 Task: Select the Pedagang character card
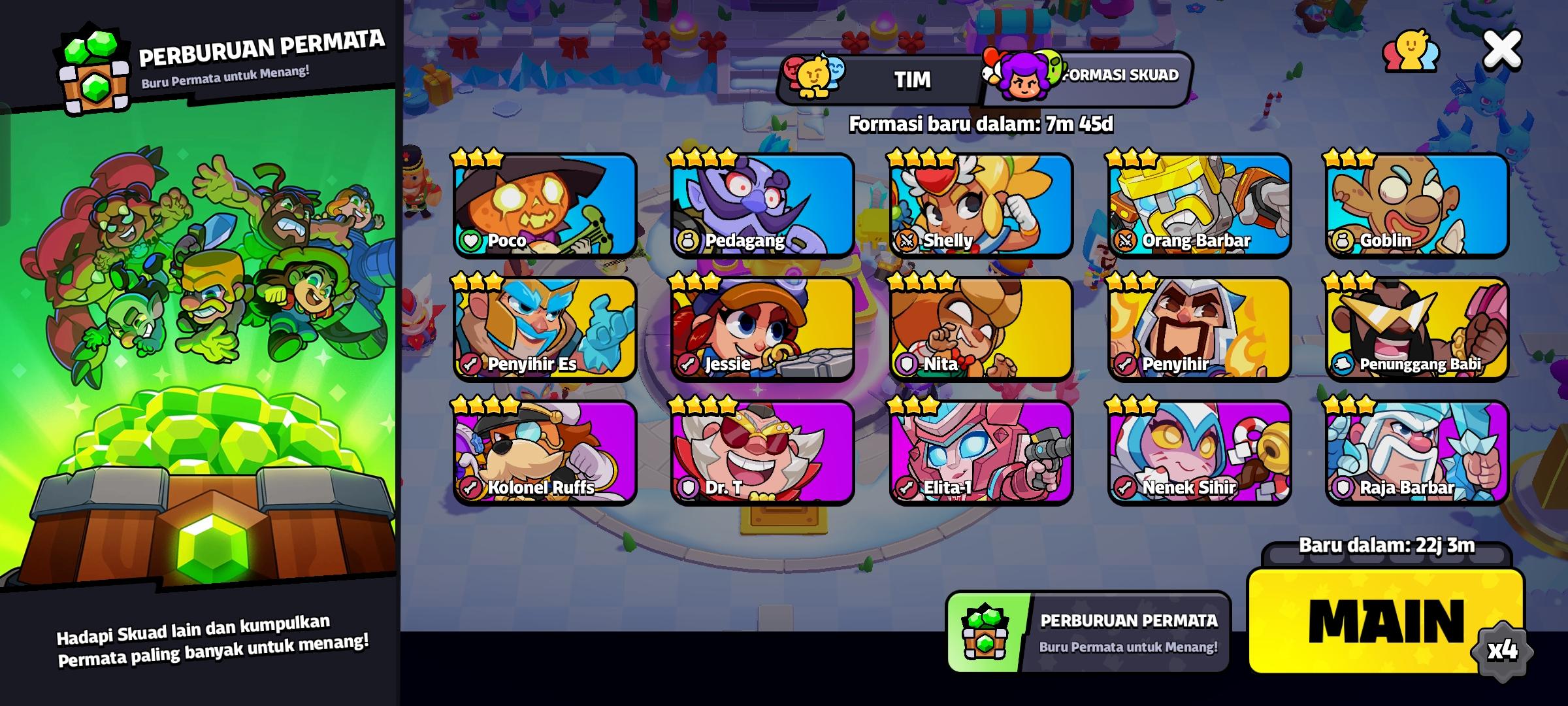pyautogui.click(x=763, y=206)
